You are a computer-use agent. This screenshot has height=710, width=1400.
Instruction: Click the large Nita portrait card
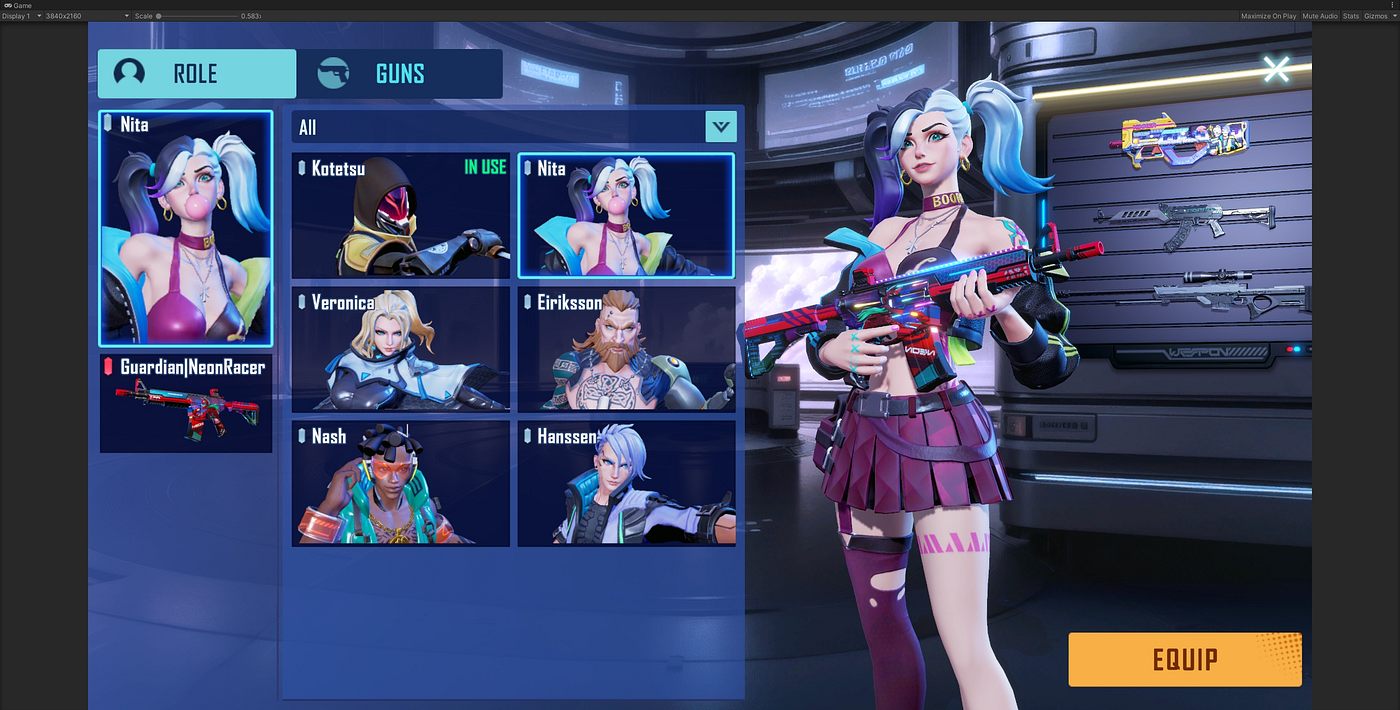tap(186, 228)
